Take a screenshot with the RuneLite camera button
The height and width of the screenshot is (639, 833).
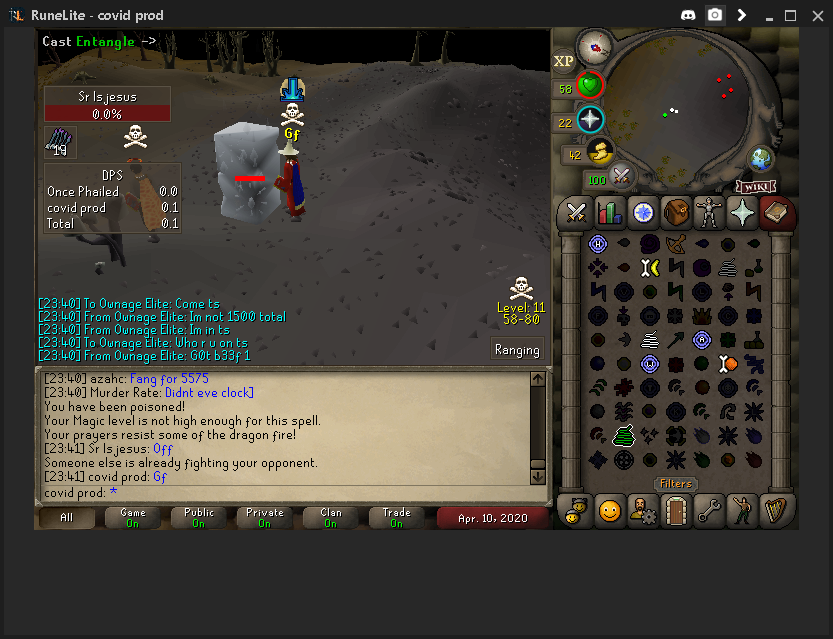(715, 15)
